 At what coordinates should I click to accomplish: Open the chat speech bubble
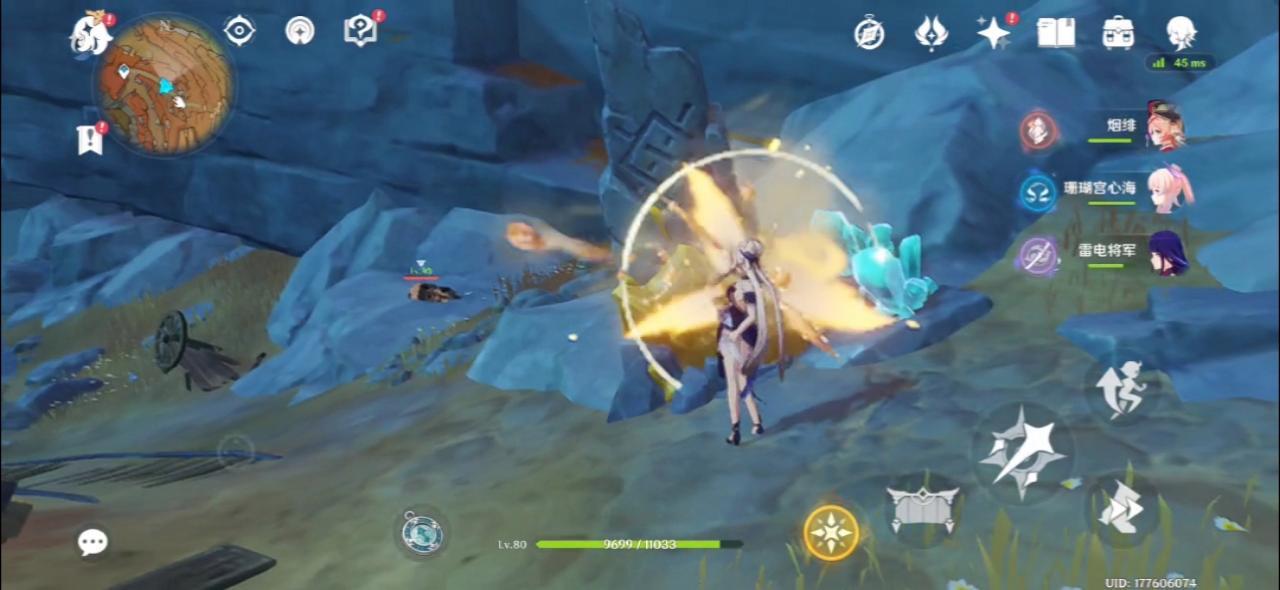click(x=93, y=542)
